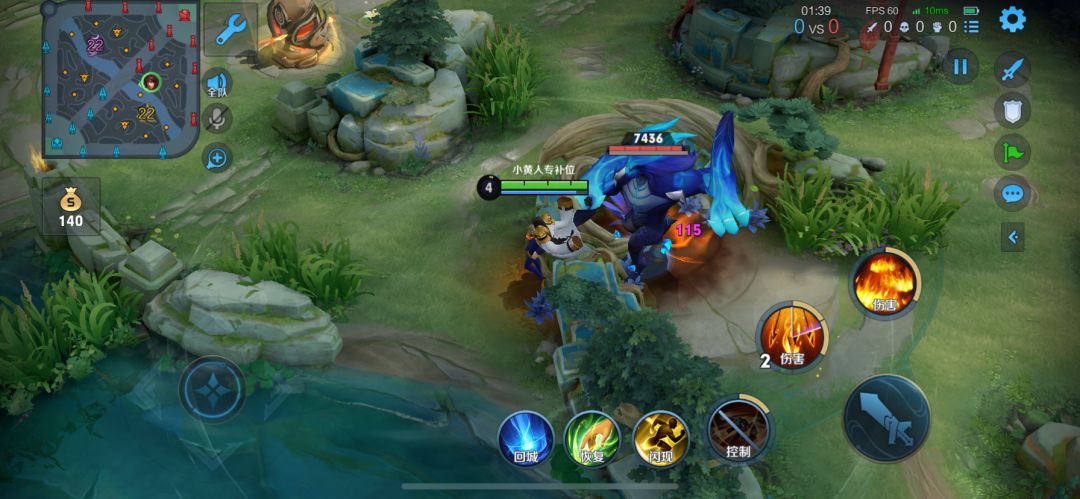Cast the 闪现 flash spell

pyautogui.click(x=661, y=437)
